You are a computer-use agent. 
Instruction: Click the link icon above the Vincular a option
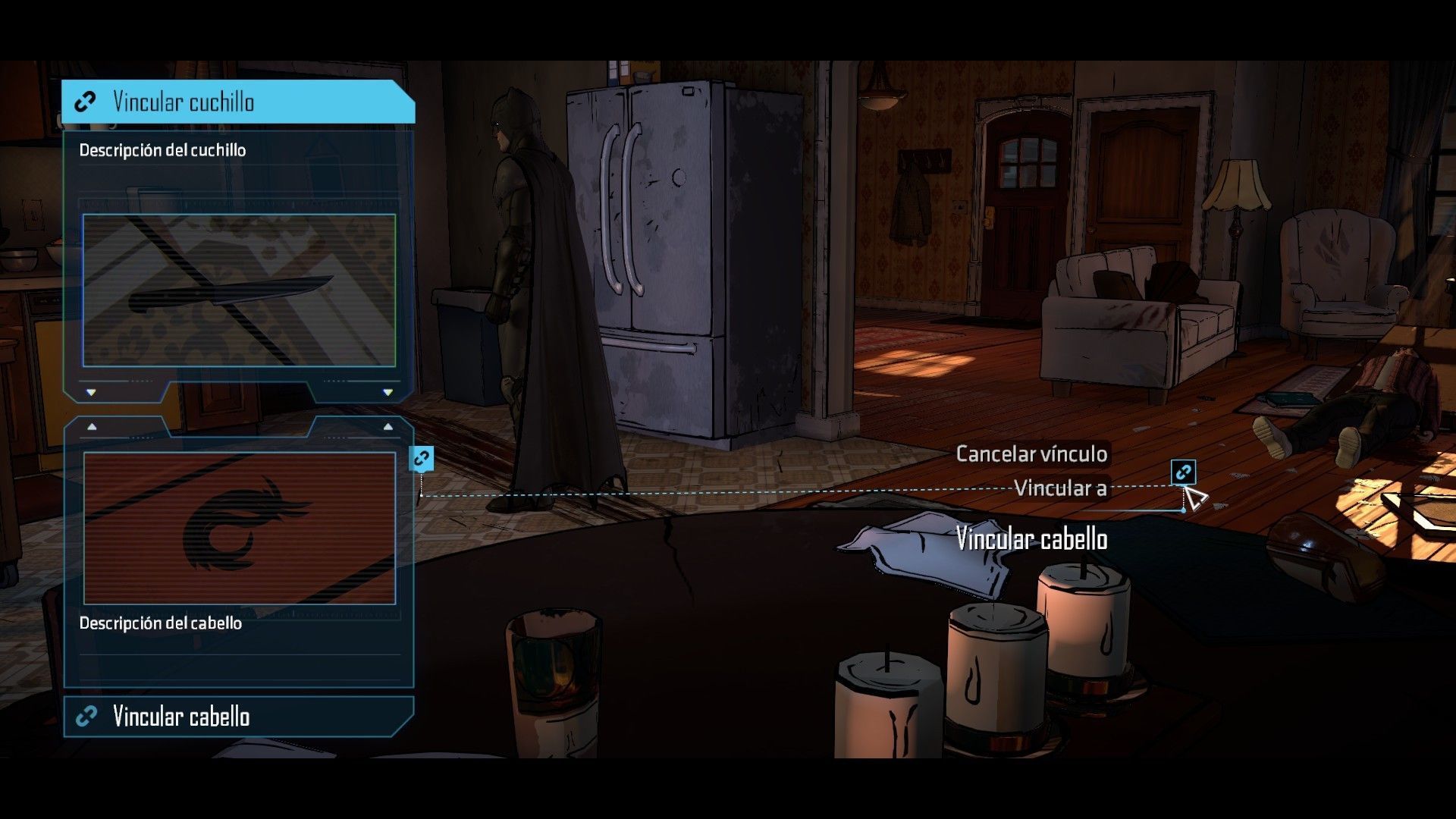pos(1183,472)
